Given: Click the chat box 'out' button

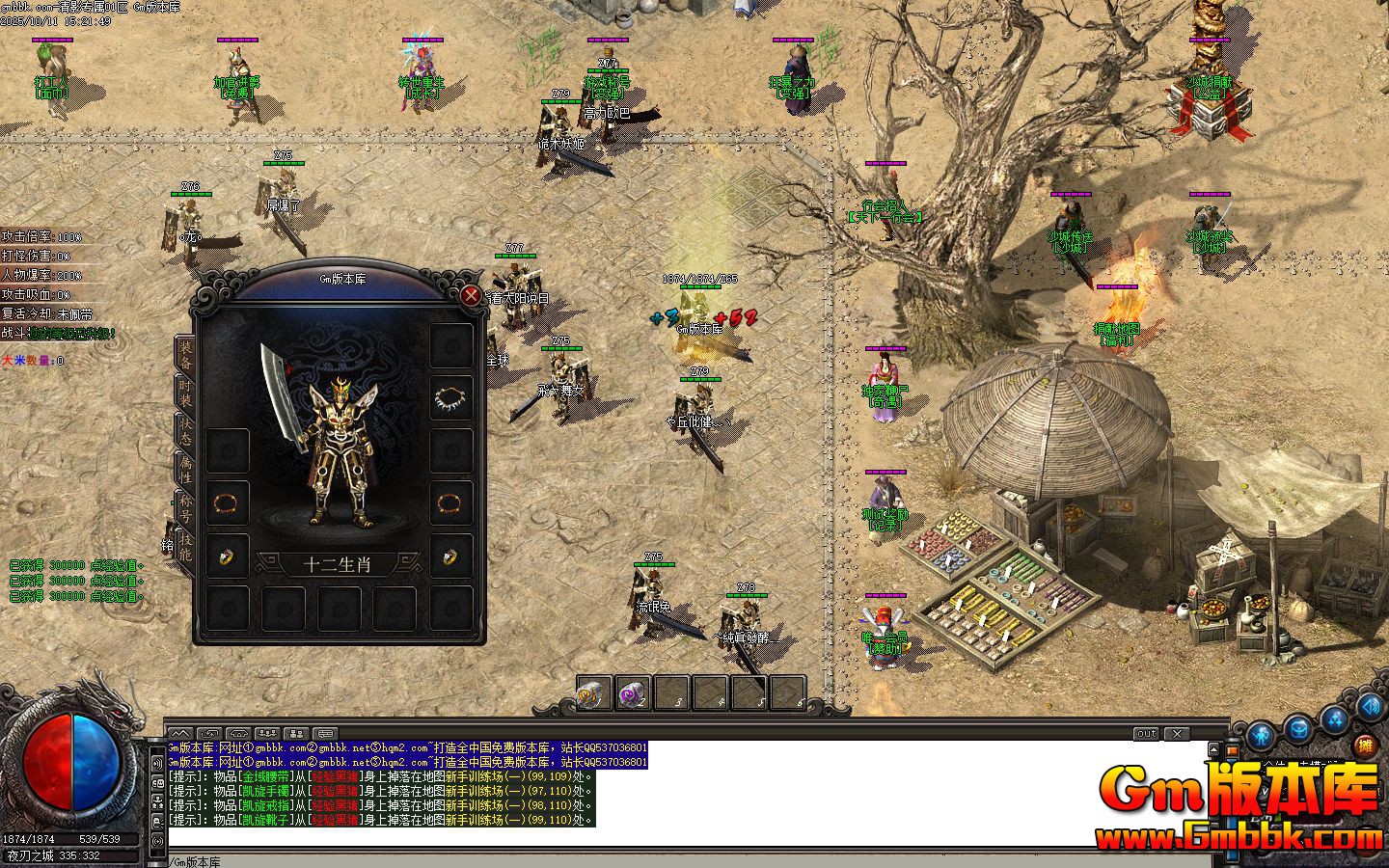Looking at the screenshot, I should point(1146,734).
